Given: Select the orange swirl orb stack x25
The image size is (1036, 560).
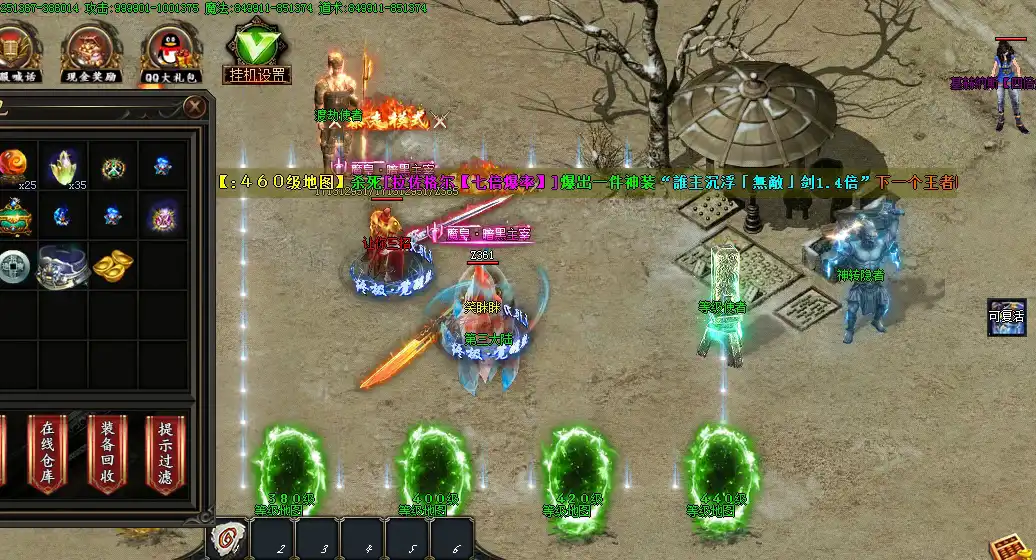Looking at the screenshot, I should coord(13,165).
